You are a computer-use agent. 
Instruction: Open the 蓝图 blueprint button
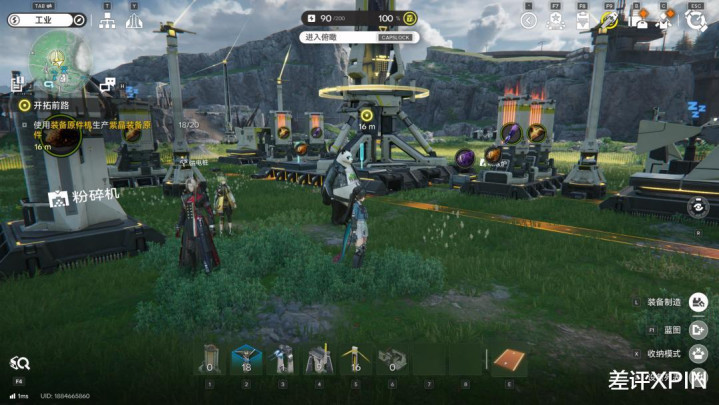click(698, 328)
